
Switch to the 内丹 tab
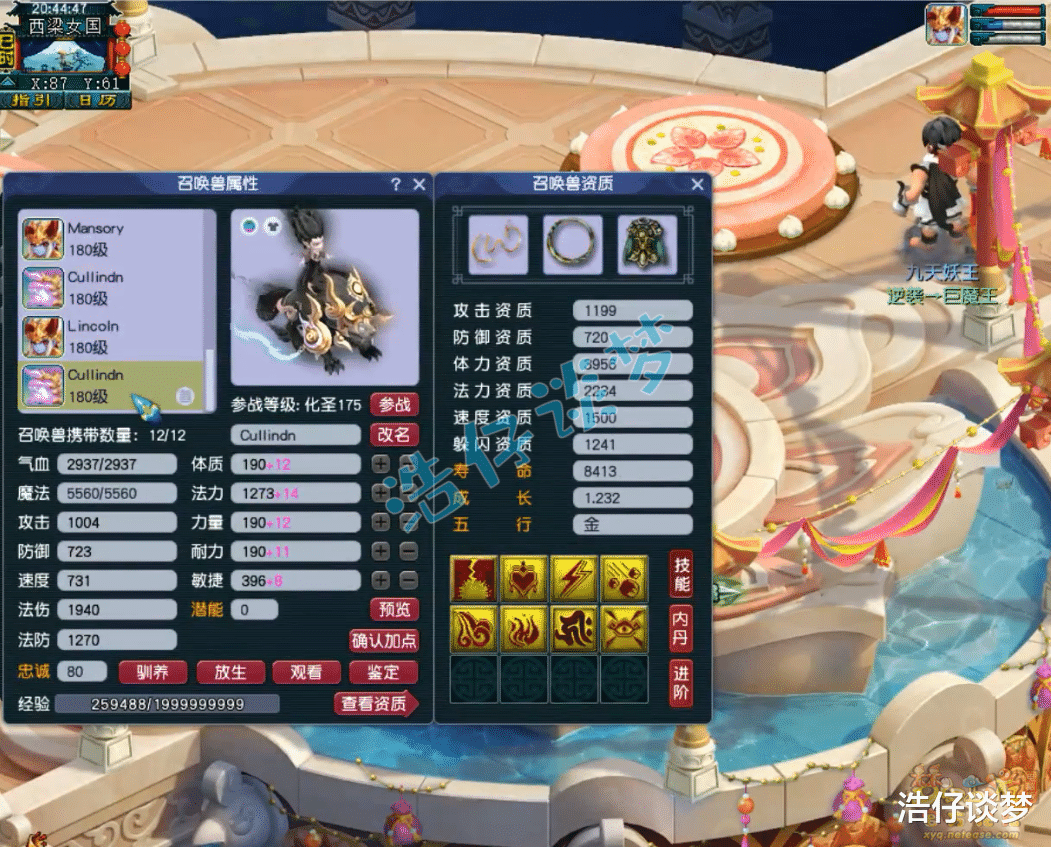680,628
